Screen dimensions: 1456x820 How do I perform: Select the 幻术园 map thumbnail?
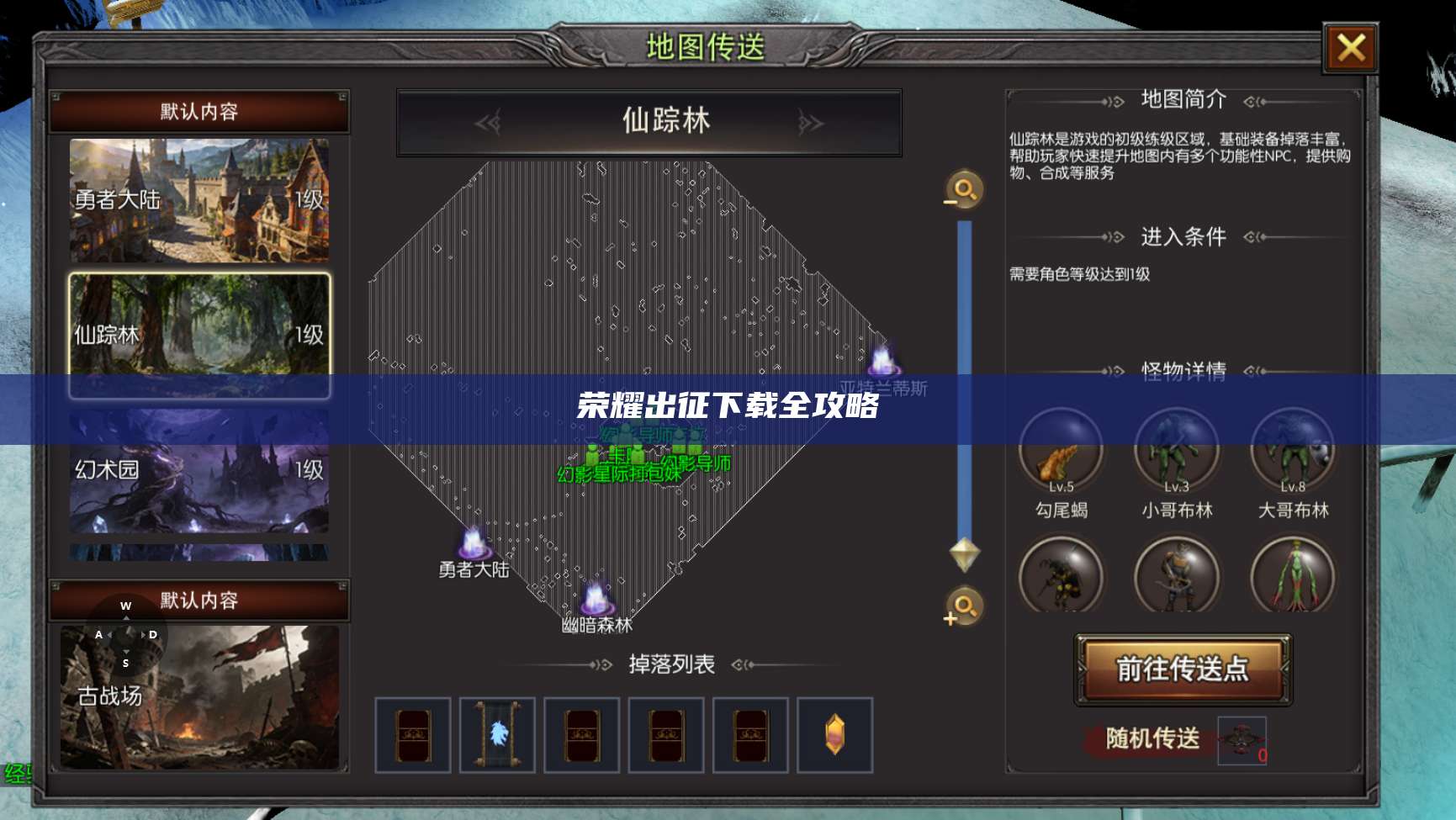tap(199, 471)
